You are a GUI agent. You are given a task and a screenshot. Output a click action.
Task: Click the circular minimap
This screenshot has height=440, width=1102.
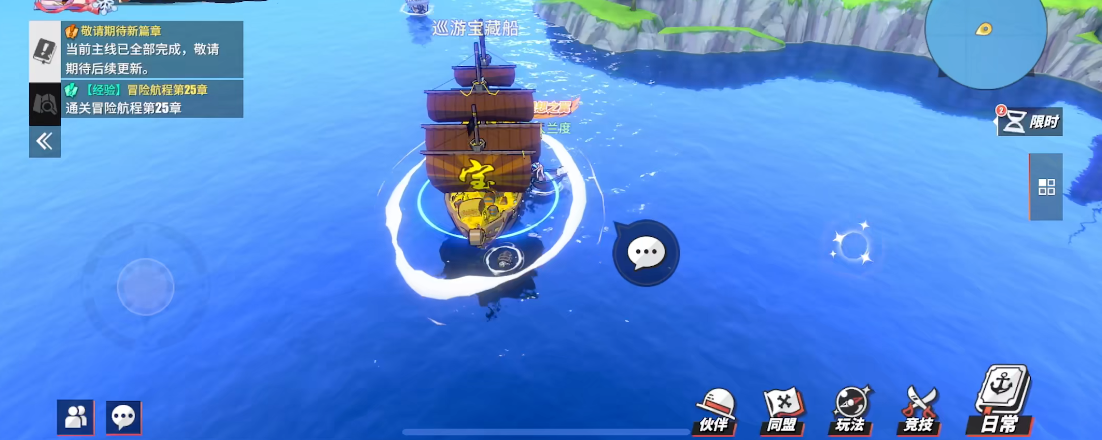pyautogui.click(x=985, y=34)
